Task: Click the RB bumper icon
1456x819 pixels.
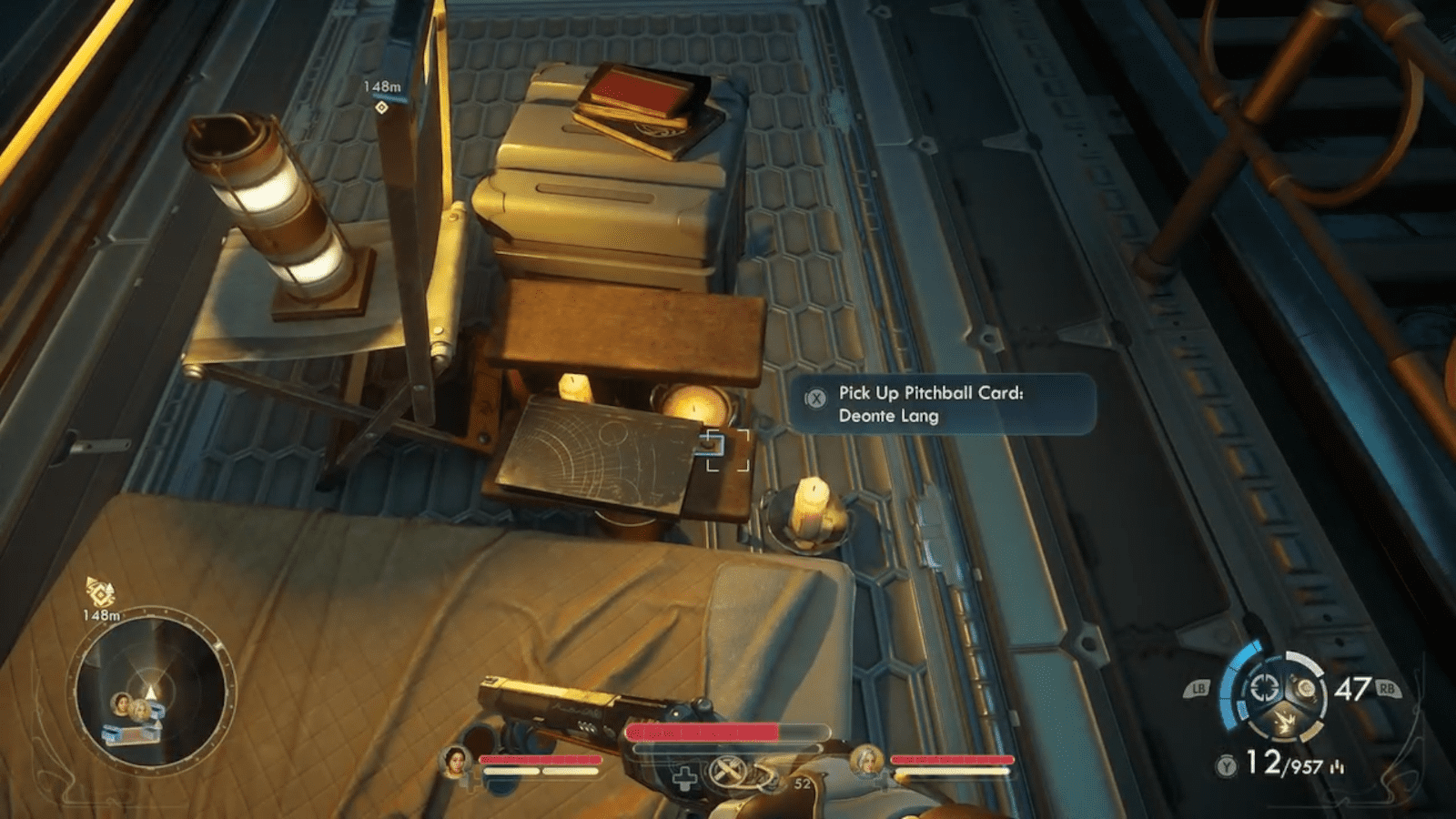Action: [1389, 689]
